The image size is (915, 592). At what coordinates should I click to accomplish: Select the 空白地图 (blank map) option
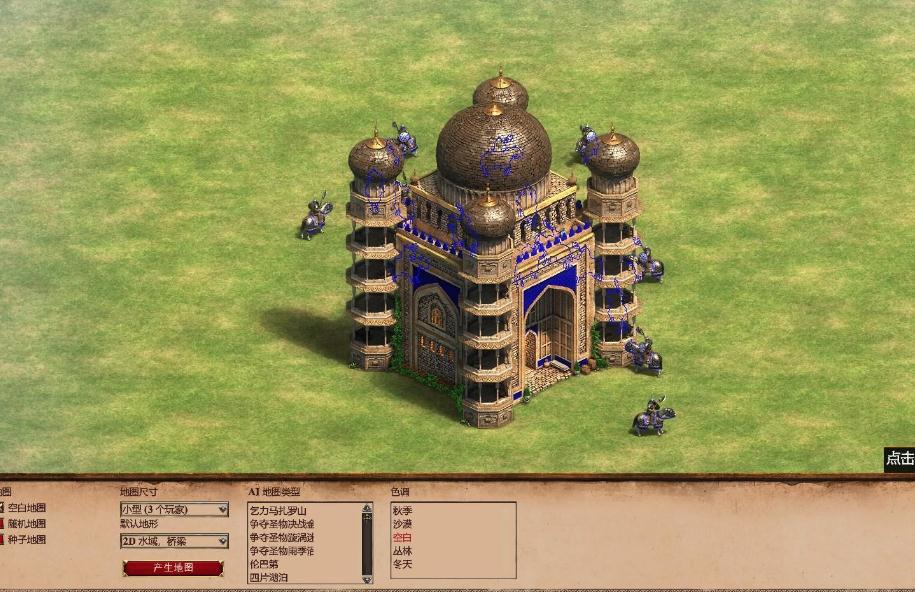(25, 508)
